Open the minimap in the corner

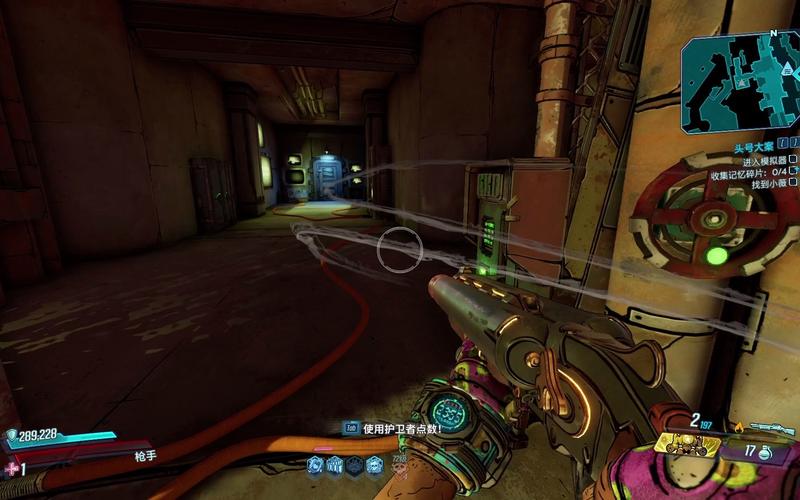(x=740, y=80)
